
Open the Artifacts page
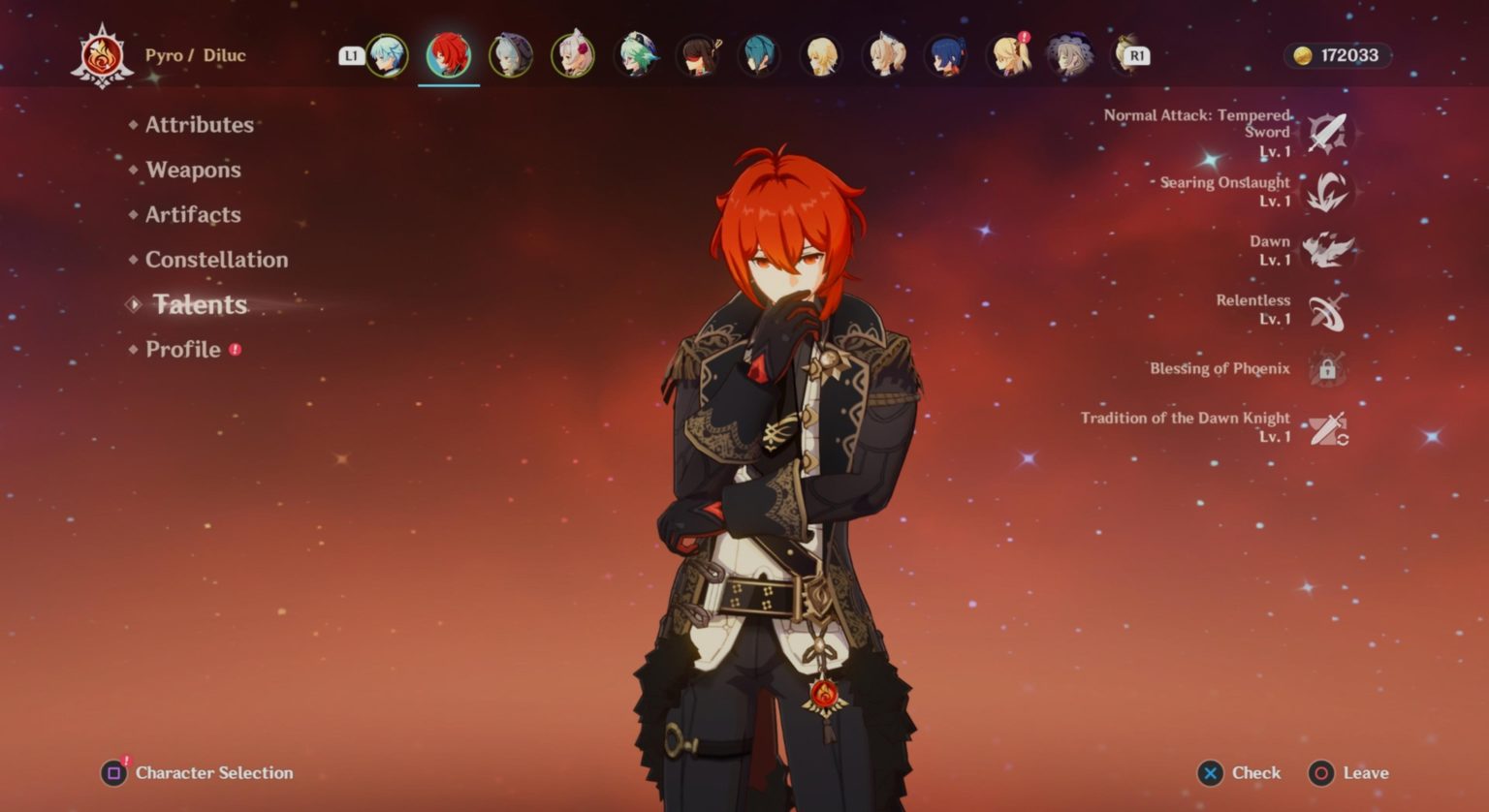(193, 214)
